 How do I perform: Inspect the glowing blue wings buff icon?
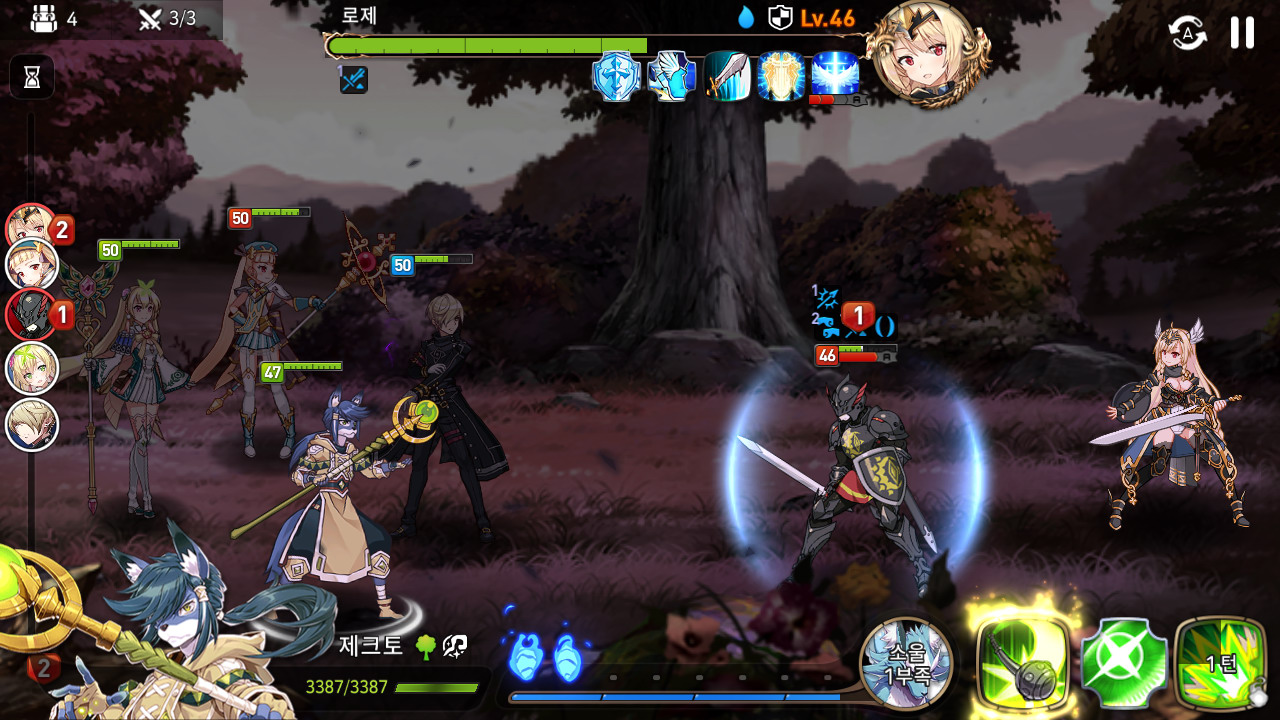836,74
